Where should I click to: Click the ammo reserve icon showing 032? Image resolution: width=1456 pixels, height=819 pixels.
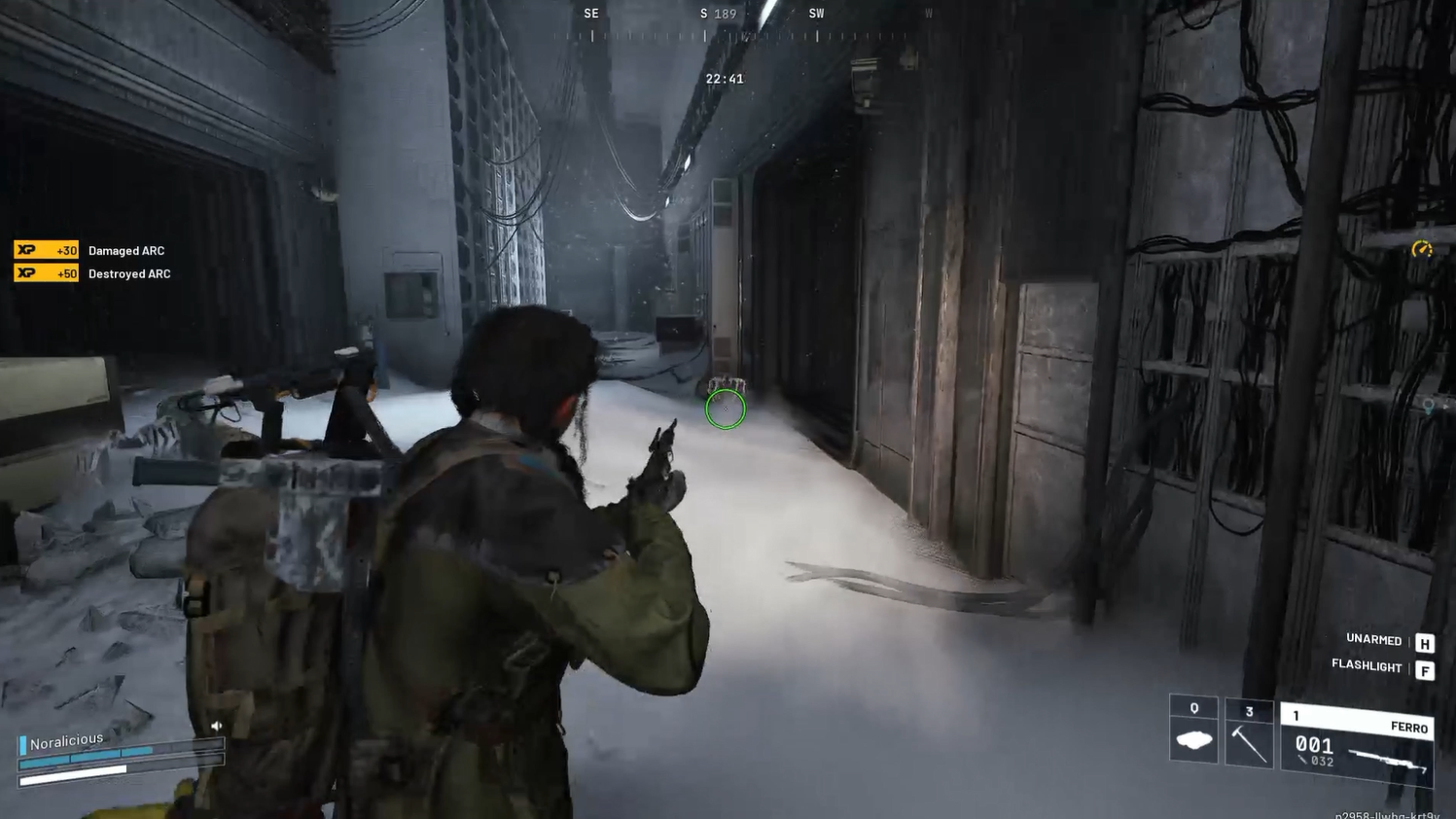tap(1303, 761)
